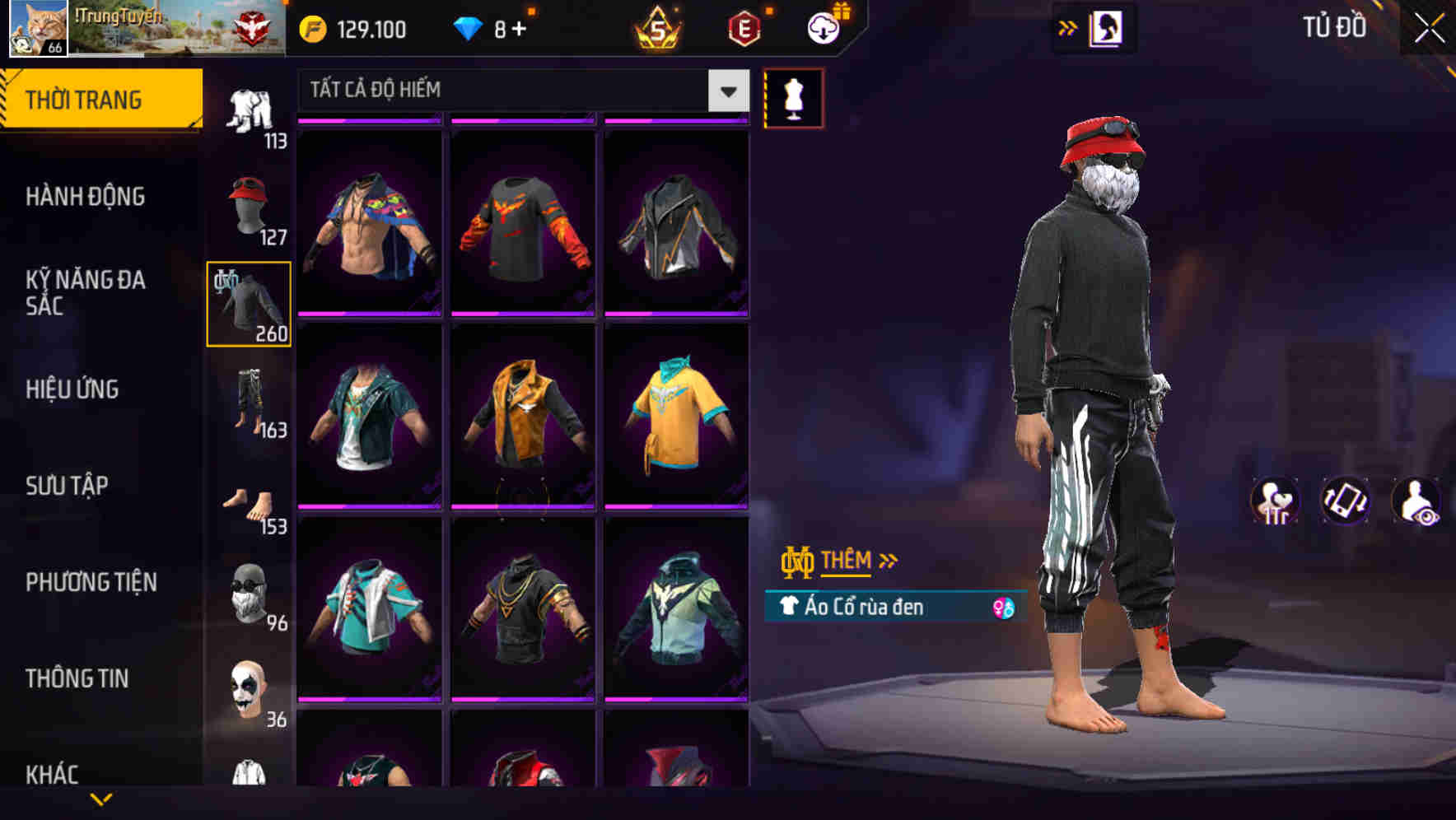The width and height of the screenshot is (1456, 820).
Task: Toggle the mannequin display beside the rarity filter
Action: pyautogui.click(x=795, y=97)
